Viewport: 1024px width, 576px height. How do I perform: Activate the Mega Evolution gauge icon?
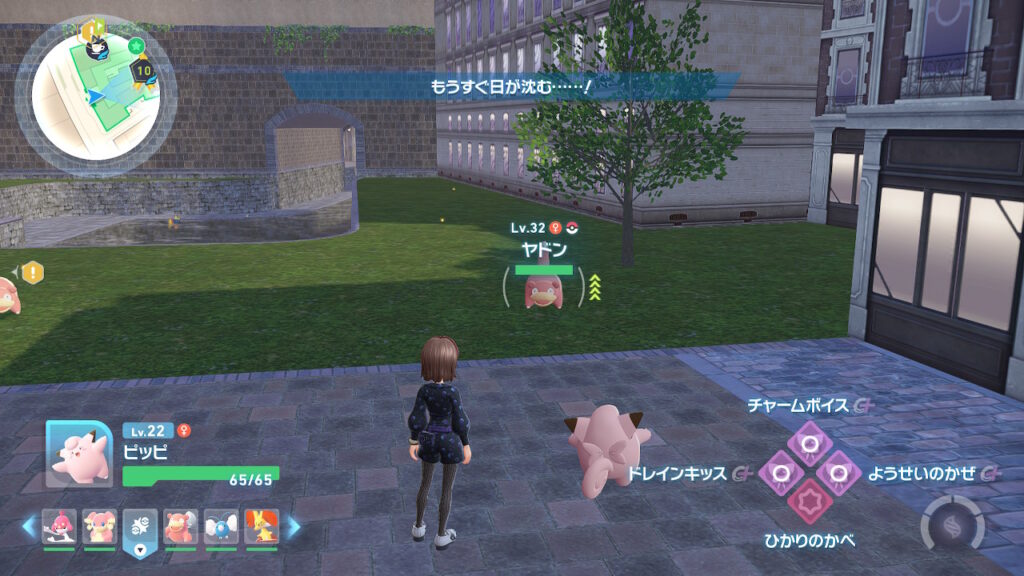pos(951,523)
